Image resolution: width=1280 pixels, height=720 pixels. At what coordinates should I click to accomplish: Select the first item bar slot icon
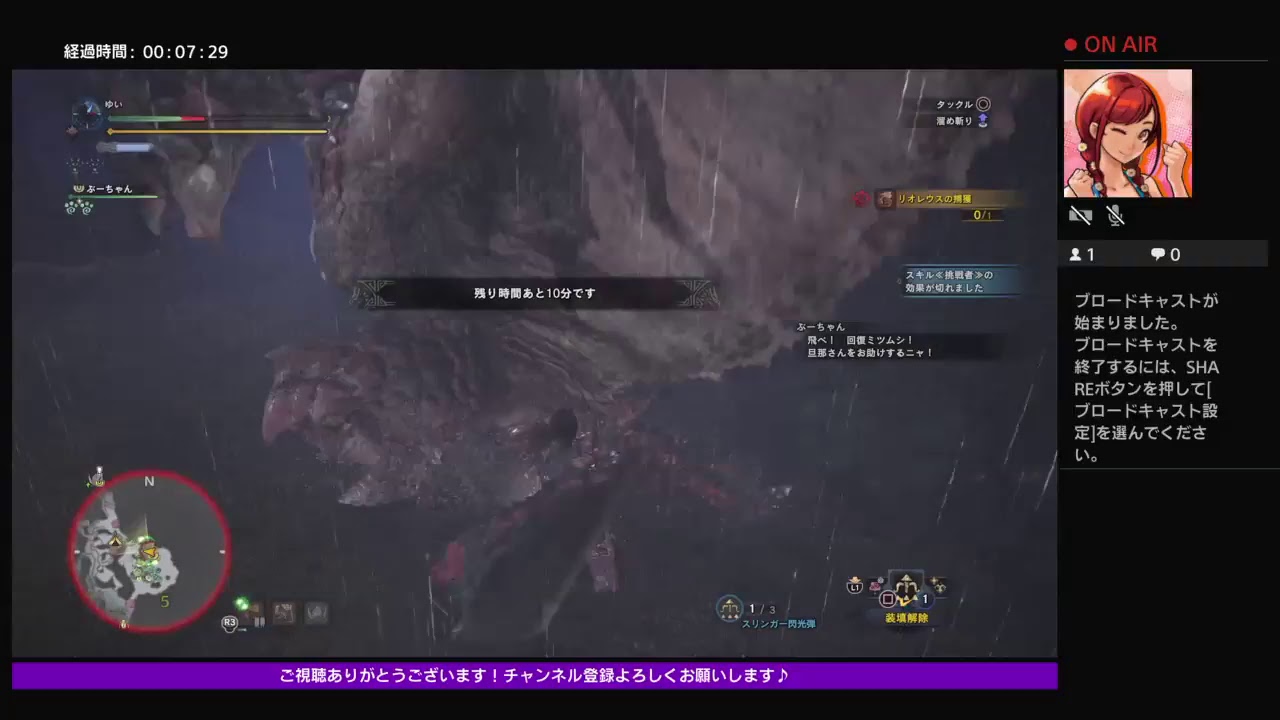[247, 611]
